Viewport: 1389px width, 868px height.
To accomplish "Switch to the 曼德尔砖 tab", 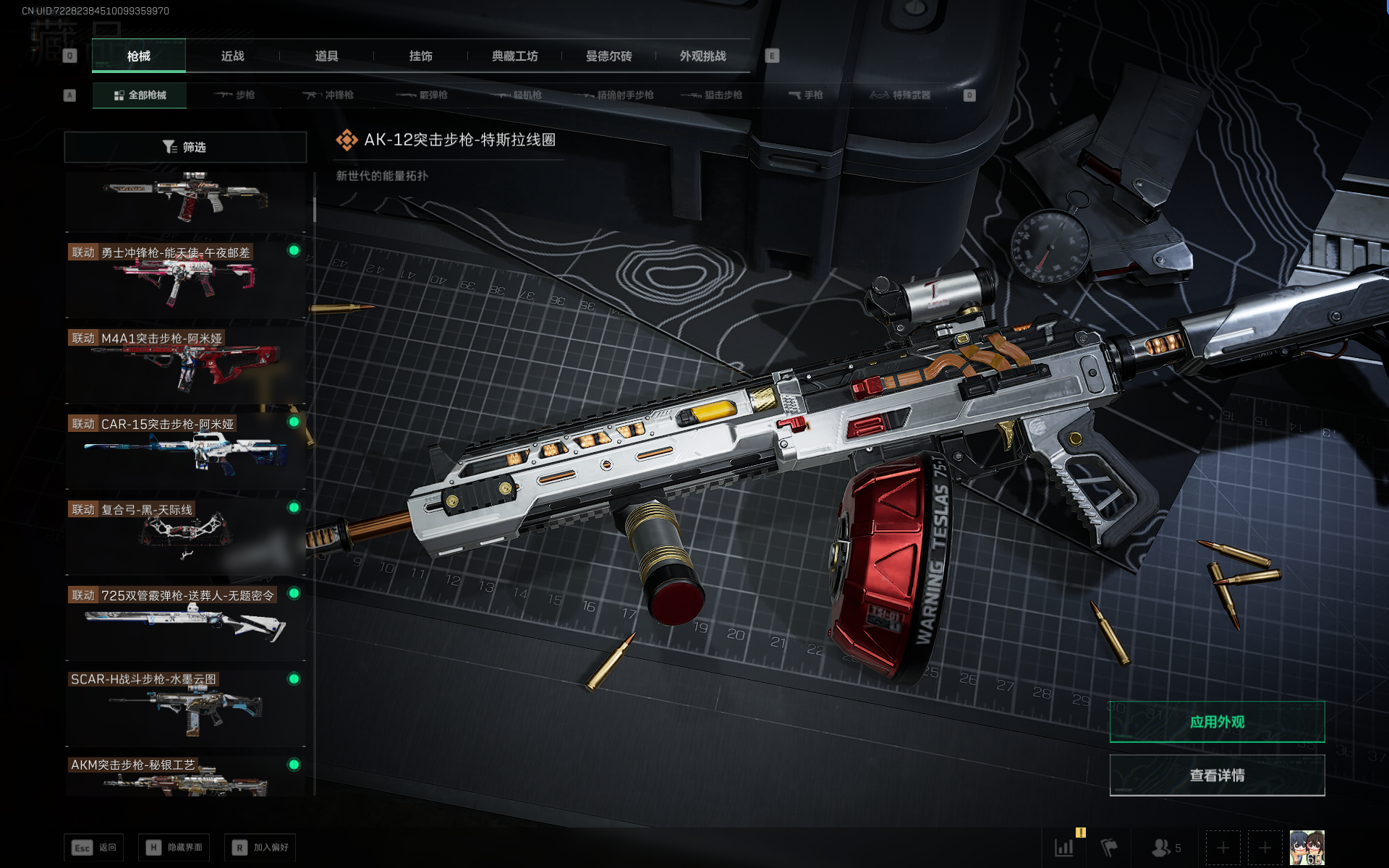I will (608, 56).
